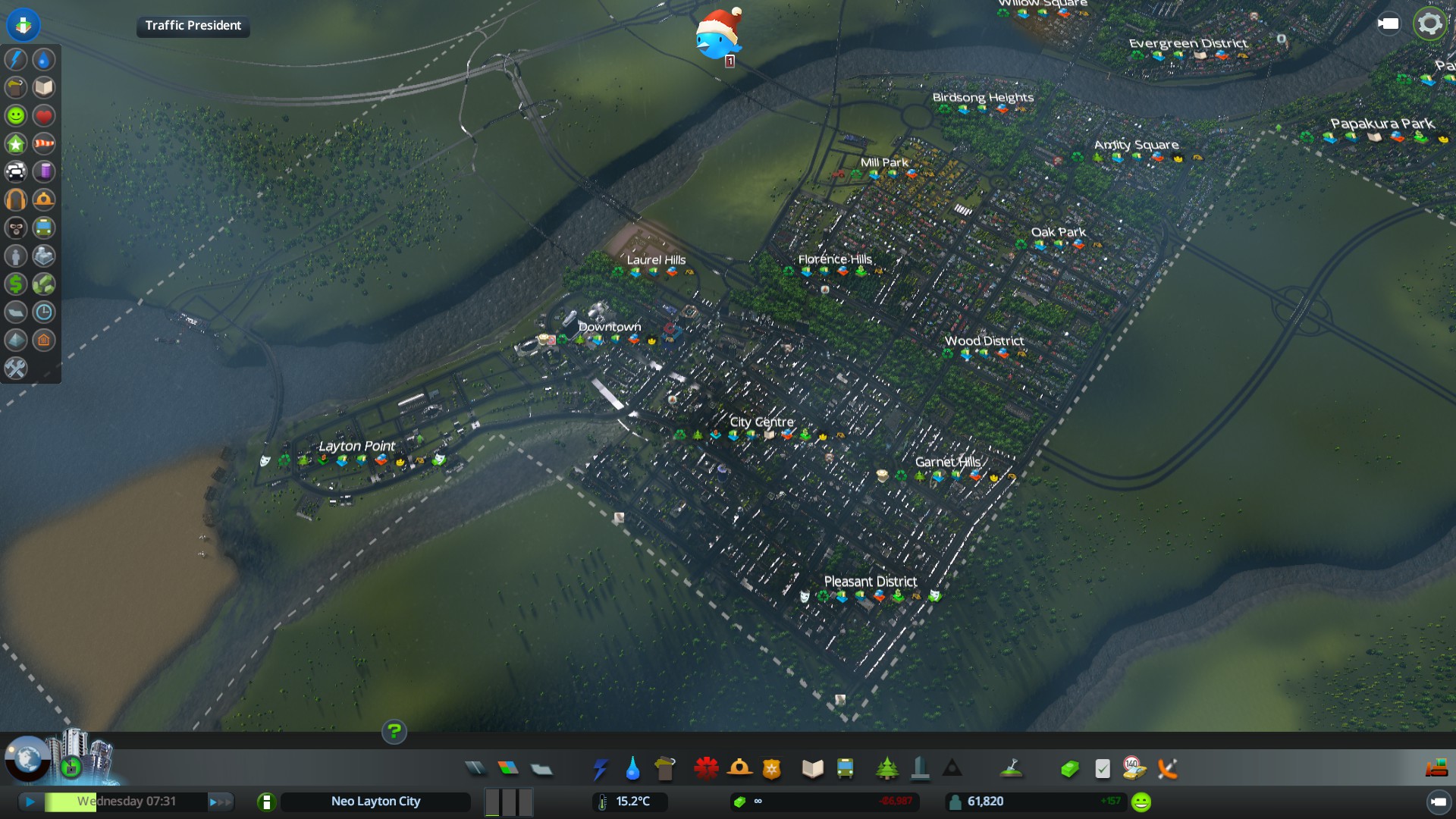Open the roads build menu
The height and width of the screenshot is (819, 1456).
coord(475,769)
